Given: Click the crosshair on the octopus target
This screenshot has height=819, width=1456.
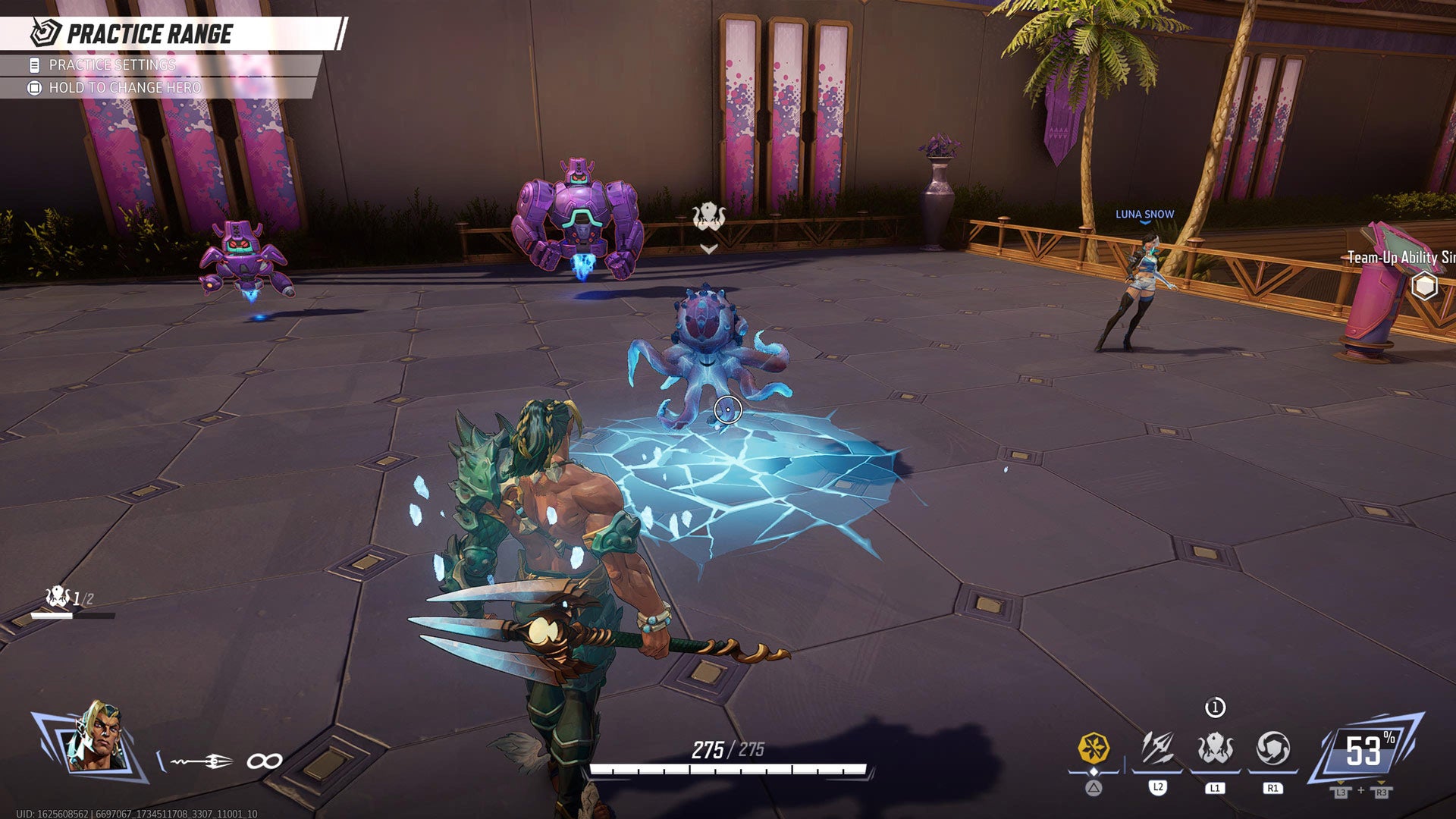Looking at the screenshot, I should coord(726,409).
